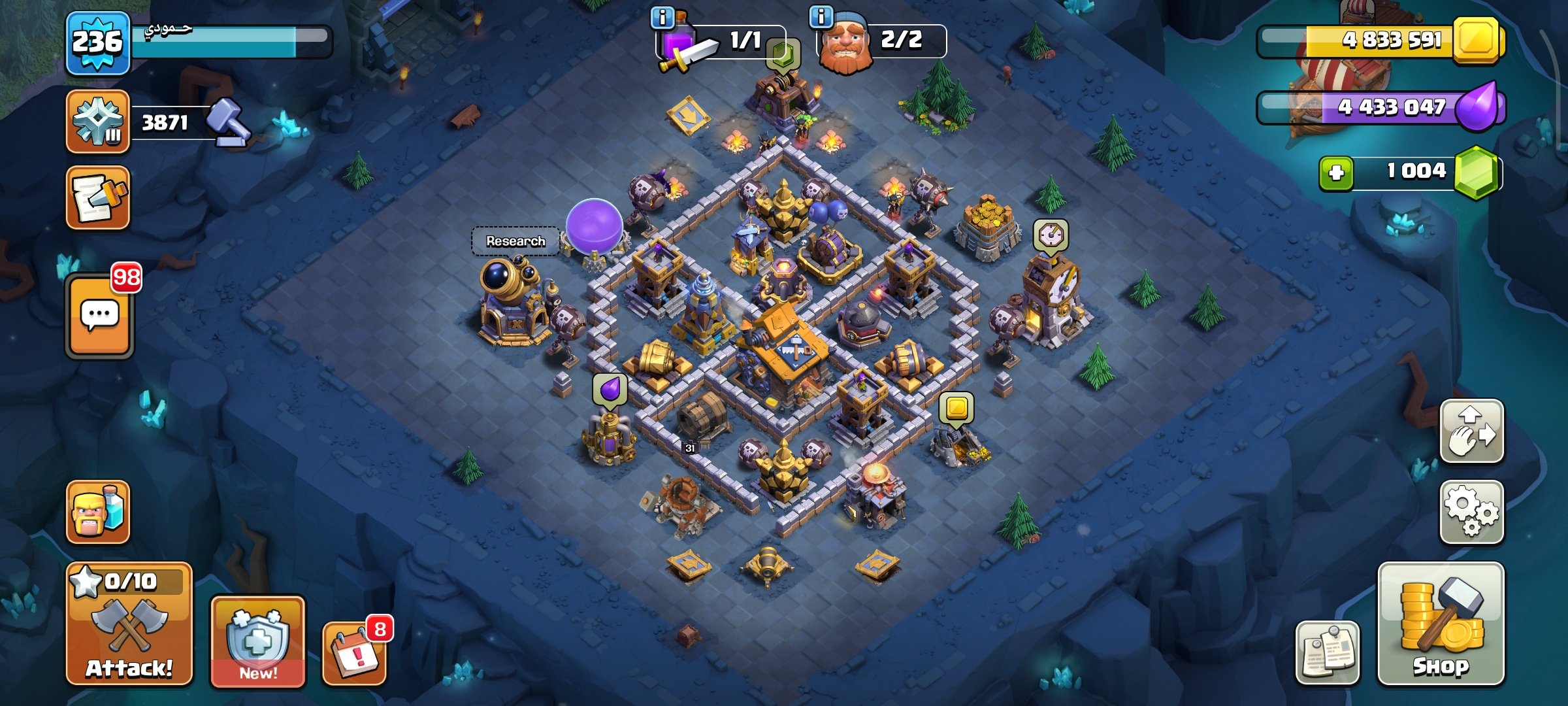Collect the gold bubble over the mine

[956, 407]
